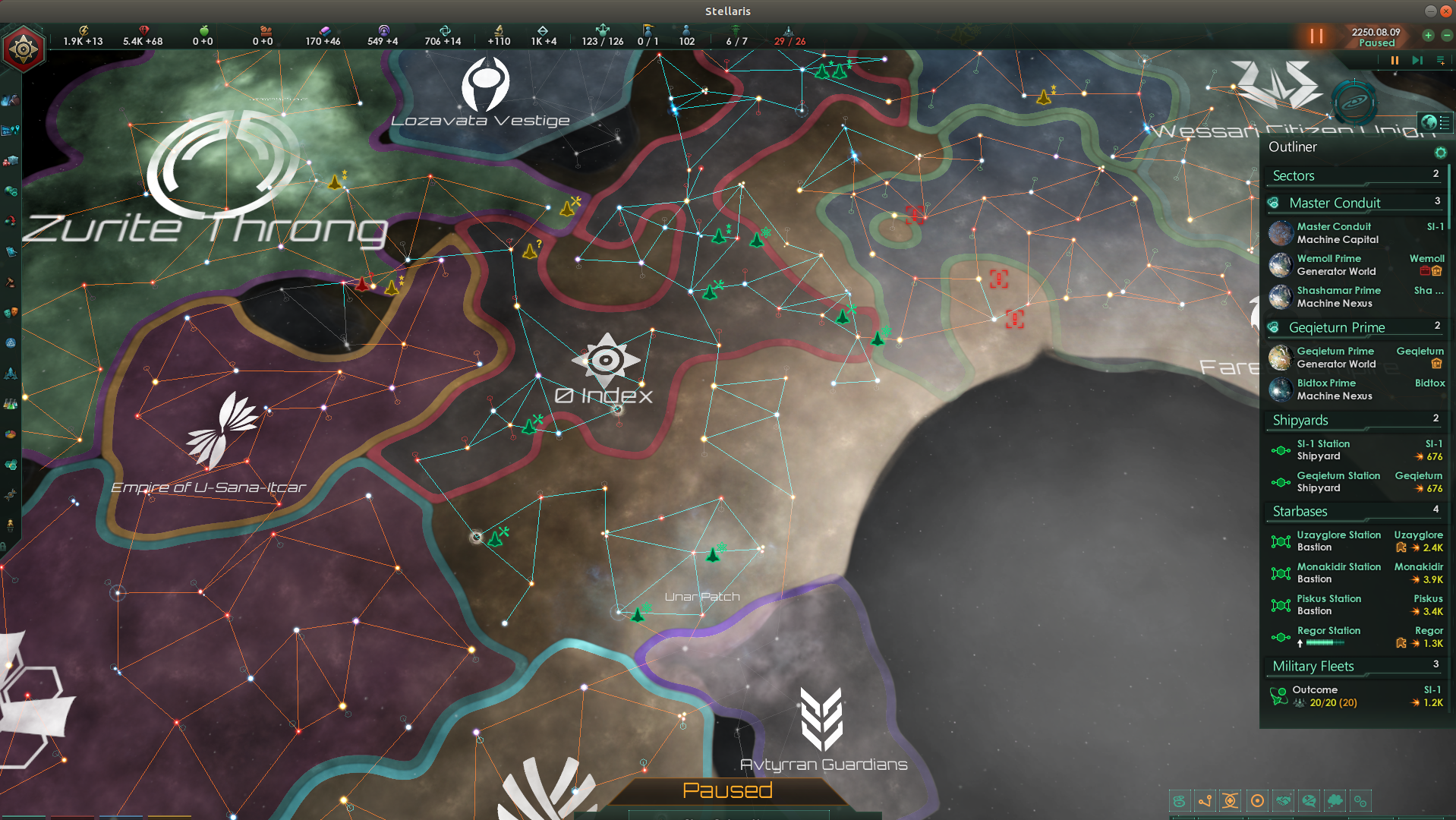Screen dimensions: 1456x820
Task: Select the opinion speech-bubble map mode
Action: pos(1309,800)
